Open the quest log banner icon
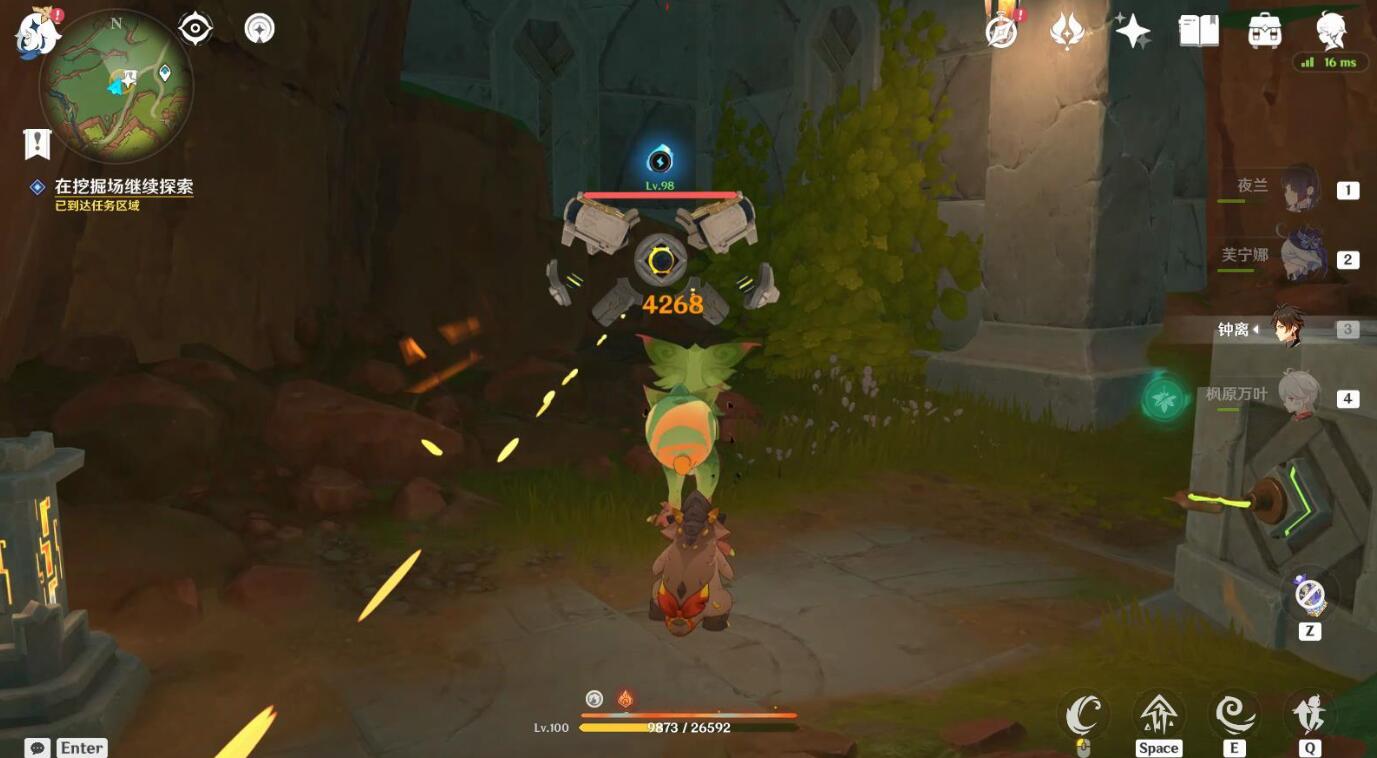 (x=37, y=144)
